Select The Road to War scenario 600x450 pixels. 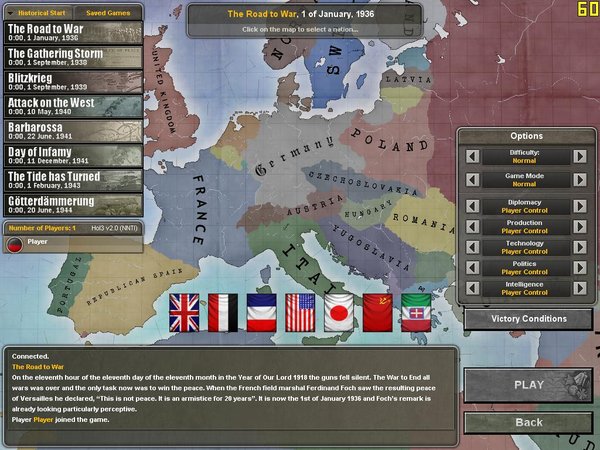click(x=72, y=31)
